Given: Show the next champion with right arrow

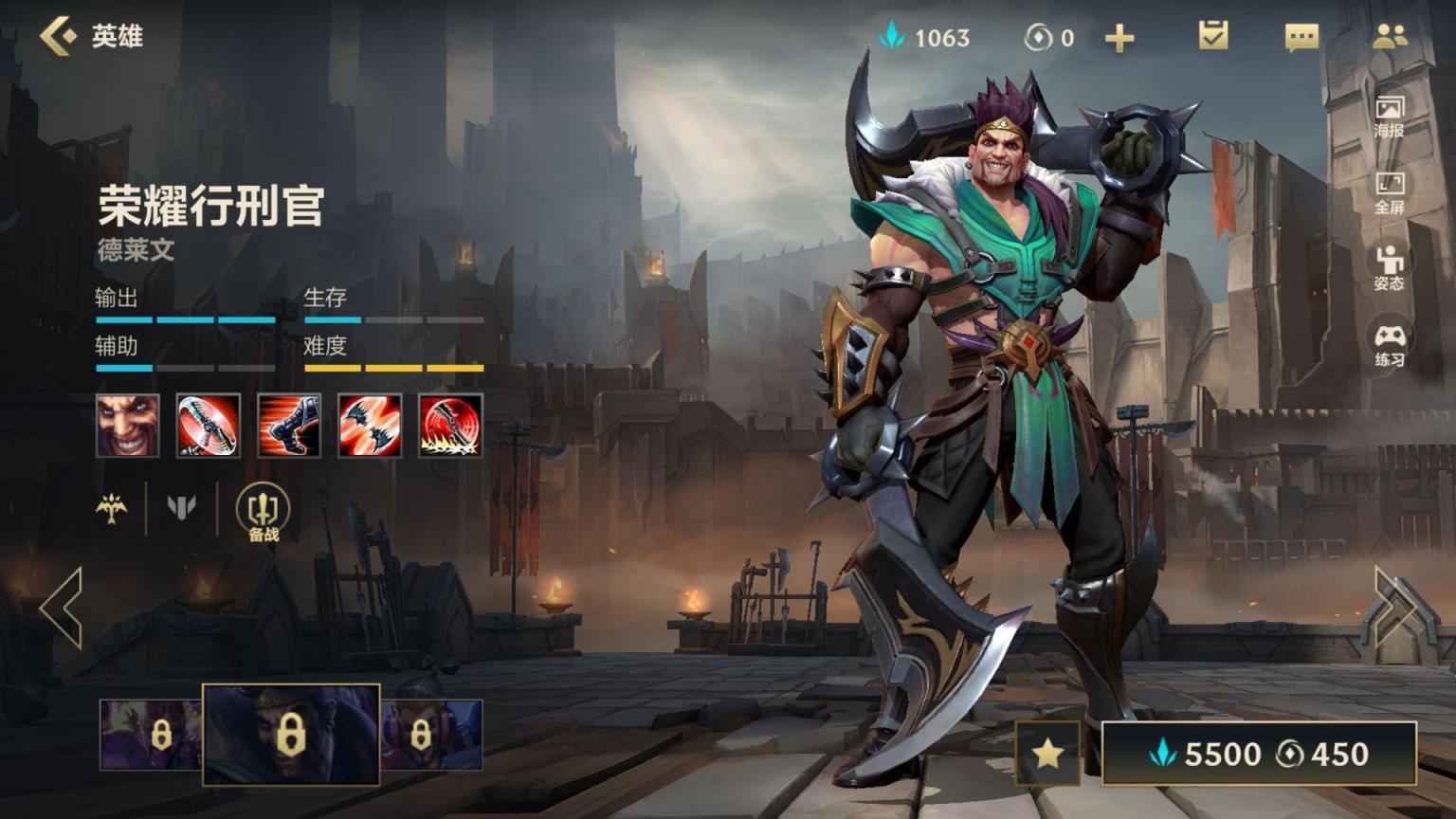Looking at the screenshot, I should (x=1392, y=608).
